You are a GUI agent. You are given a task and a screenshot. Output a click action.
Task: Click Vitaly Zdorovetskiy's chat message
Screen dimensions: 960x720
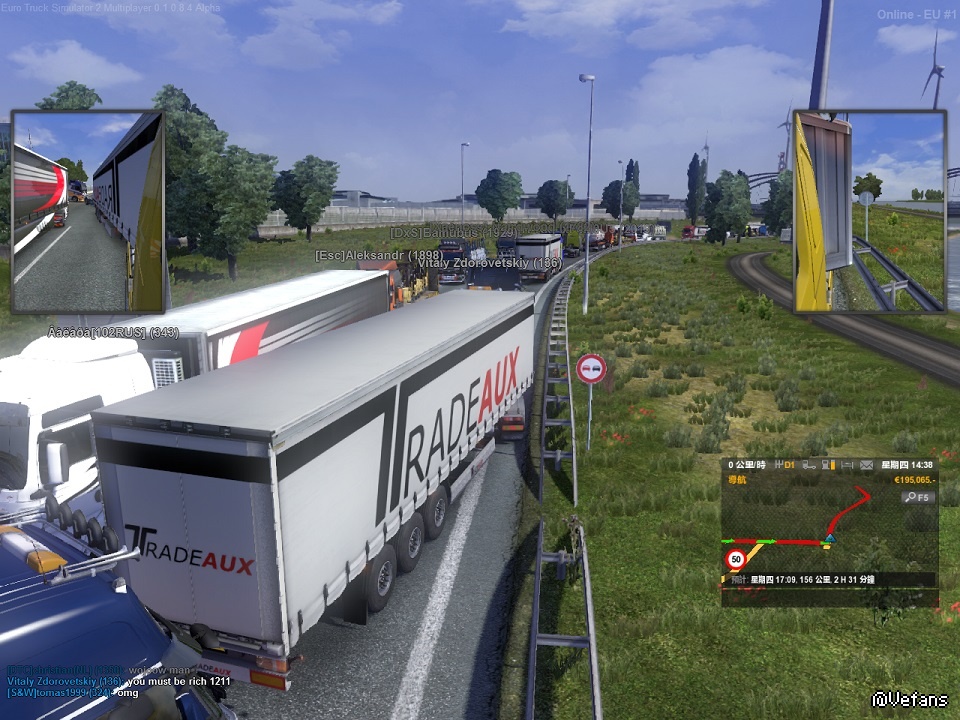pyautogui.click(x=120, y=680)
